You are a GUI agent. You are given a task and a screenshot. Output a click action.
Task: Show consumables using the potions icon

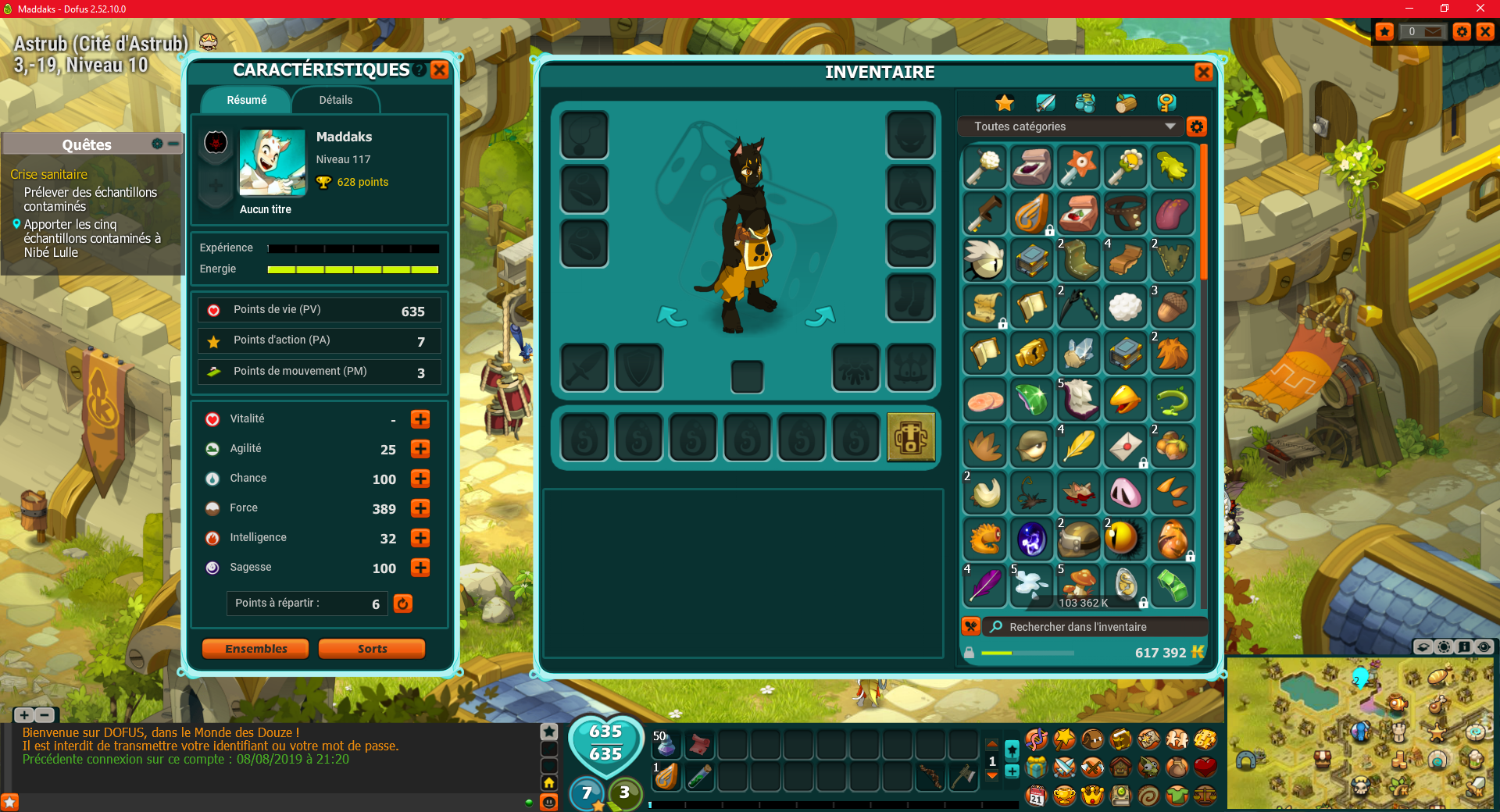1086,102
